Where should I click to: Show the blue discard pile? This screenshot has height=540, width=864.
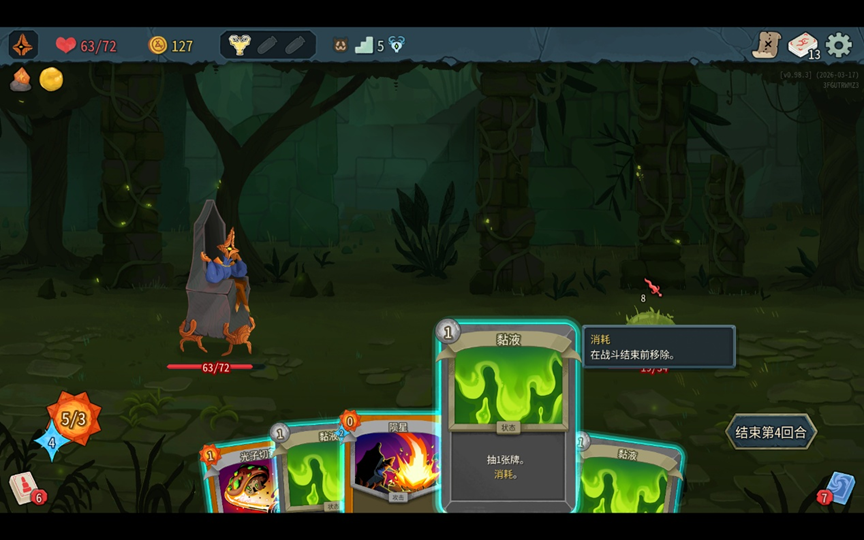[x=838, y=488]
